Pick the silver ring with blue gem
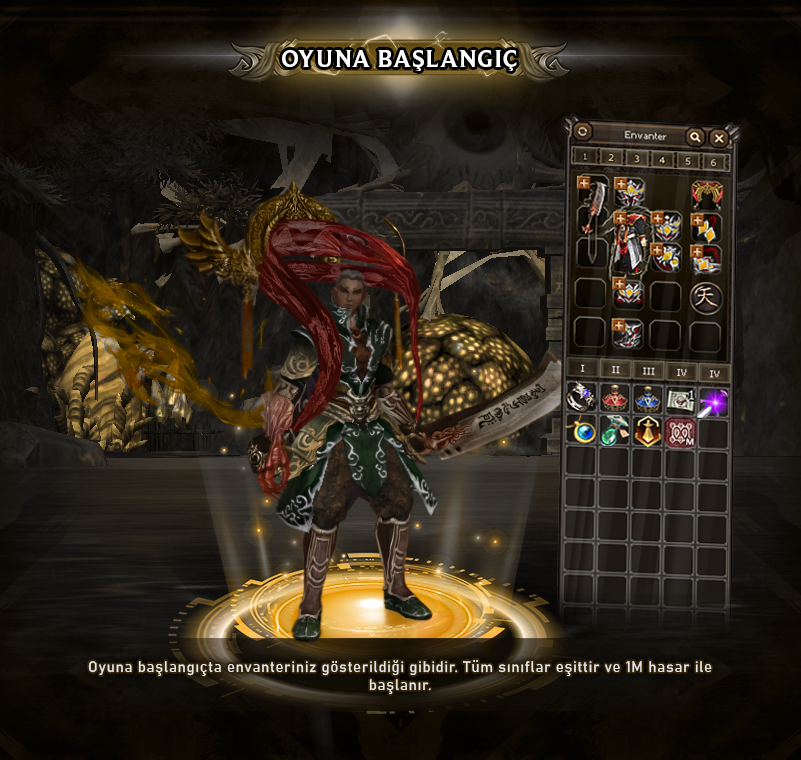801x760 pixels. tap(581, 399)
